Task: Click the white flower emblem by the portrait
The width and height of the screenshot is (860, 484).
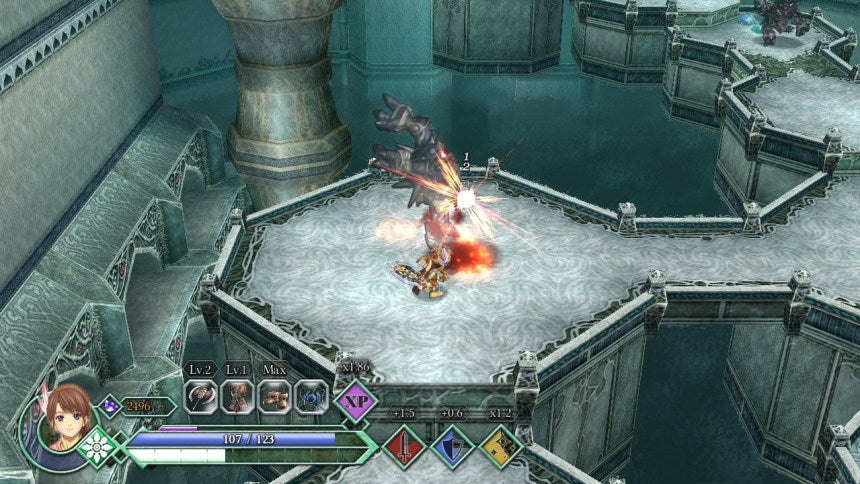Action: tap(98, 447)
